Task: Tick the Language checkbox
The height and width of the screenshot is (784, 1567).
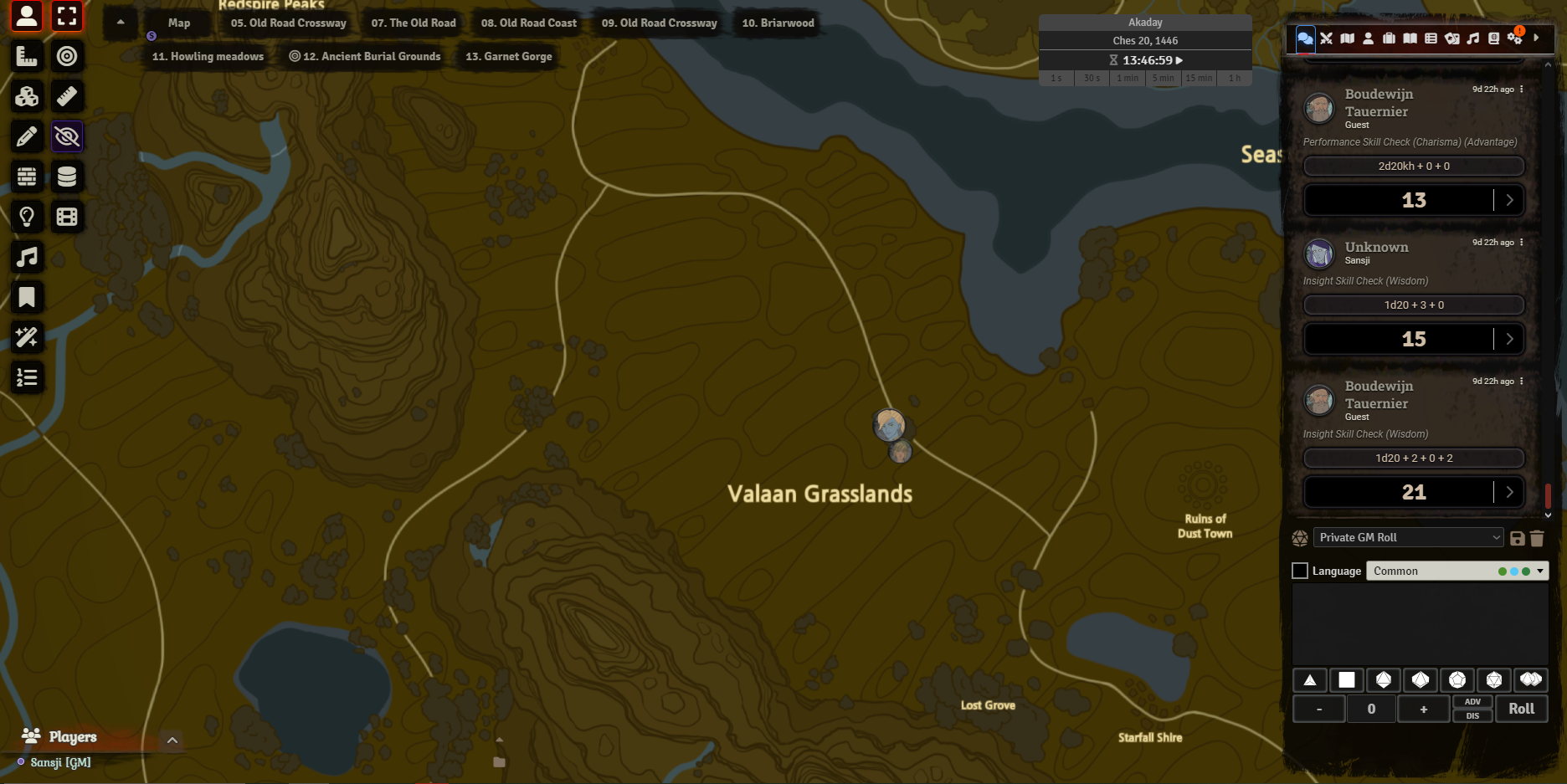Action: 1300,571
